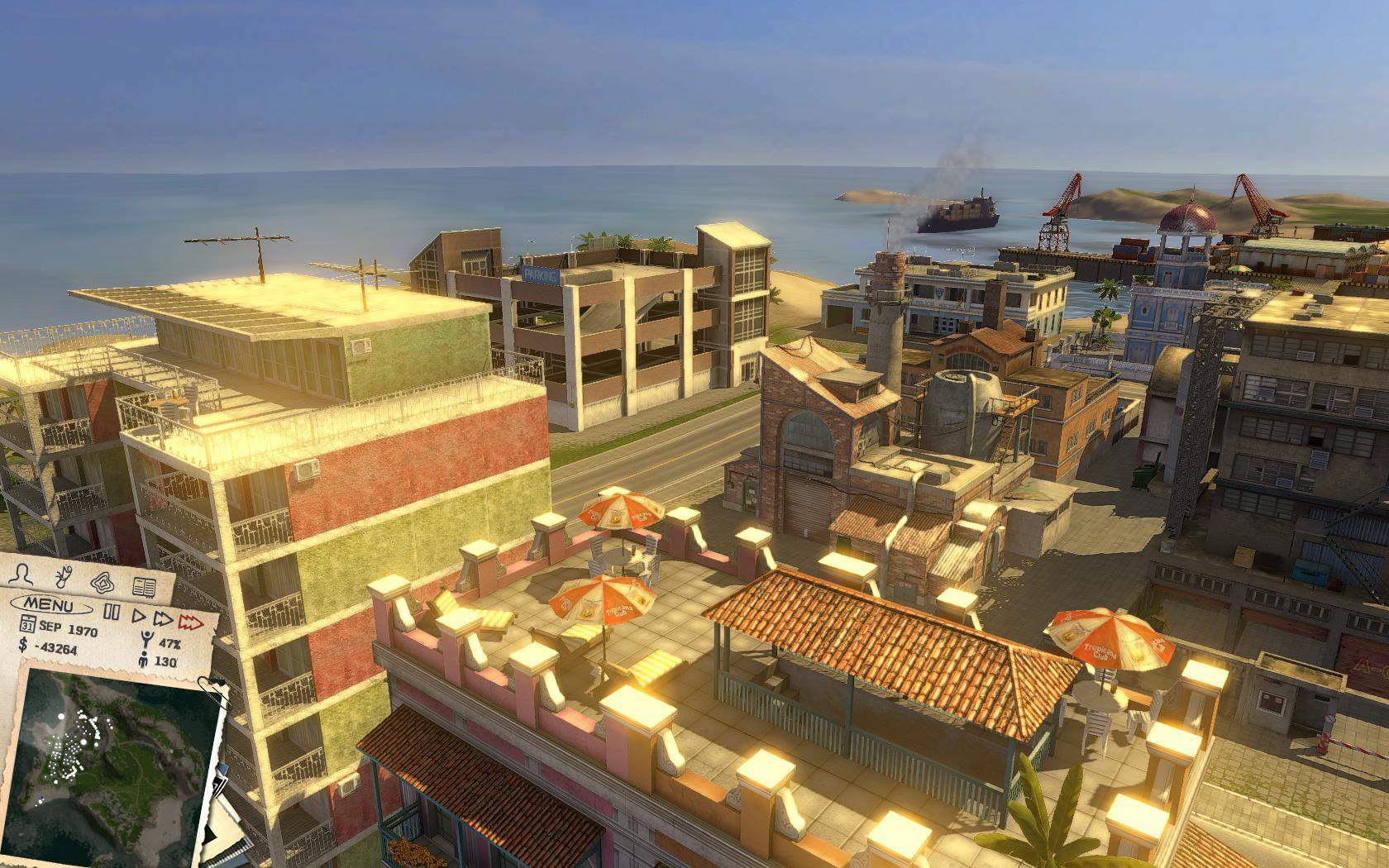
Task: Click the dollar sign treasury icon
Action: pos(22,646)
